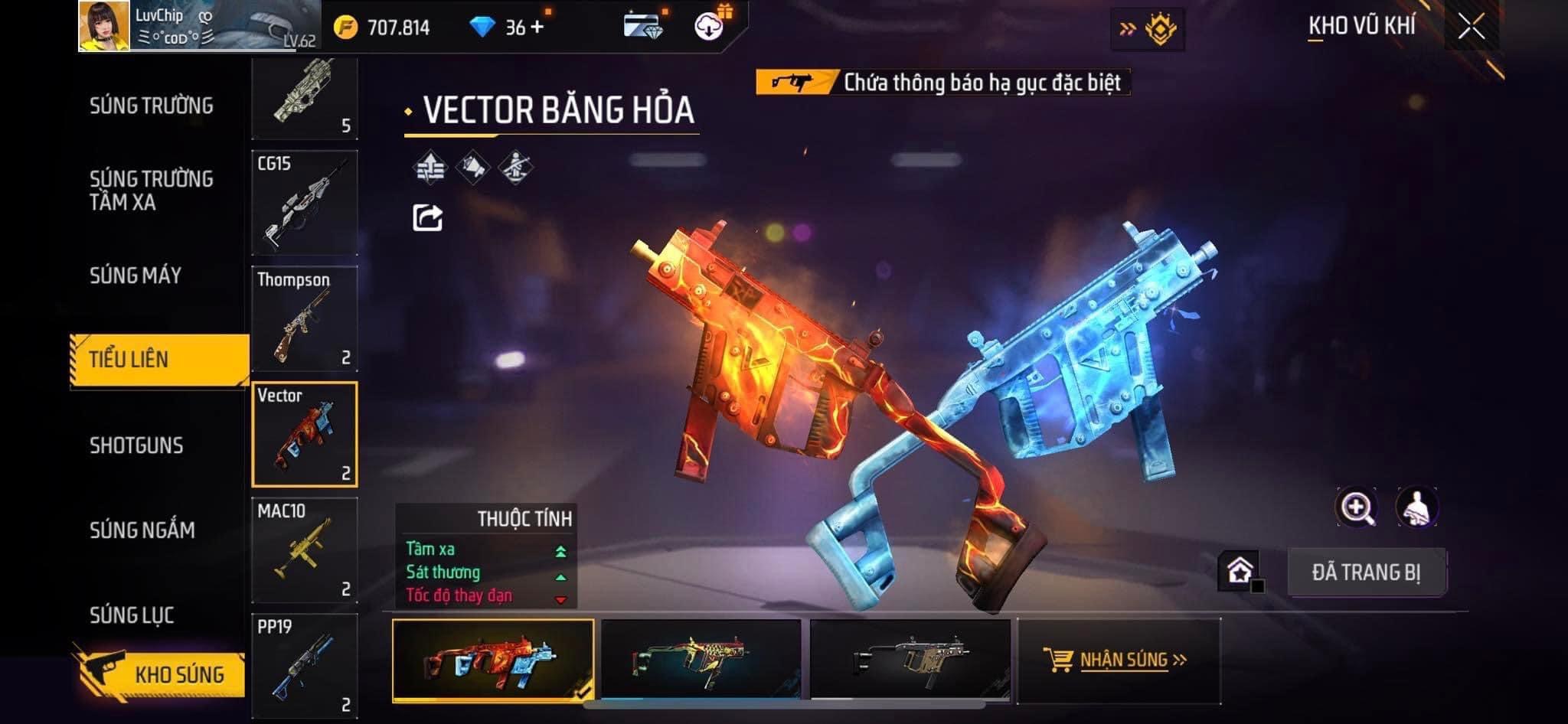Add diamonds with the plus button
1568x724 pixels.
(537, 28)
